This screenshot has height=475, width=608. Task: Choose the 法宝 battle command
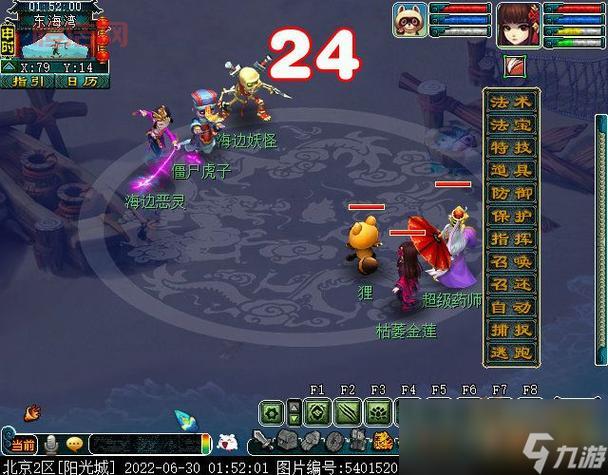point(511,124)
